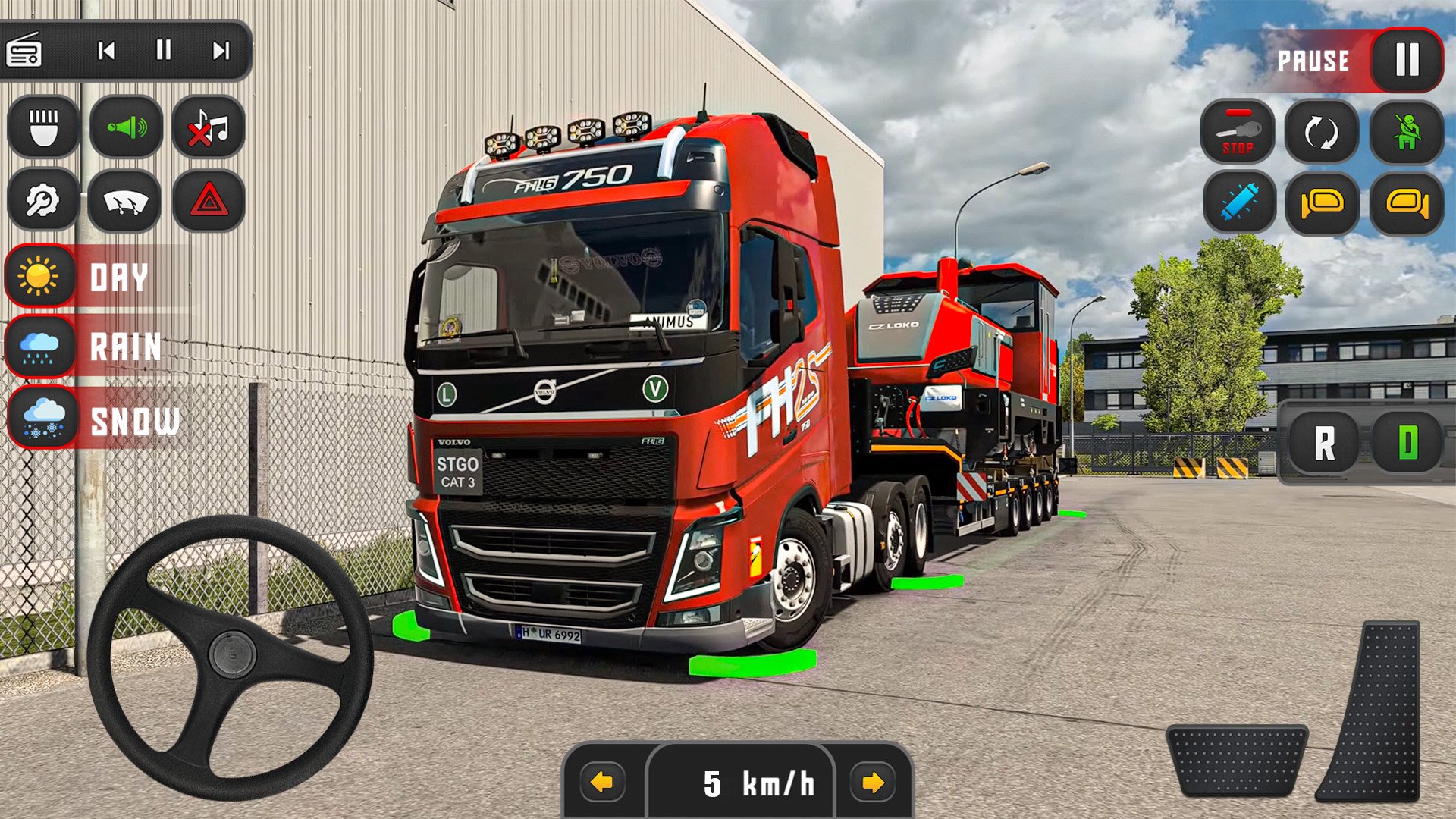Screen dimensions: 1456x819
Task: Toggle the headlights button
Action: [43, 127]
